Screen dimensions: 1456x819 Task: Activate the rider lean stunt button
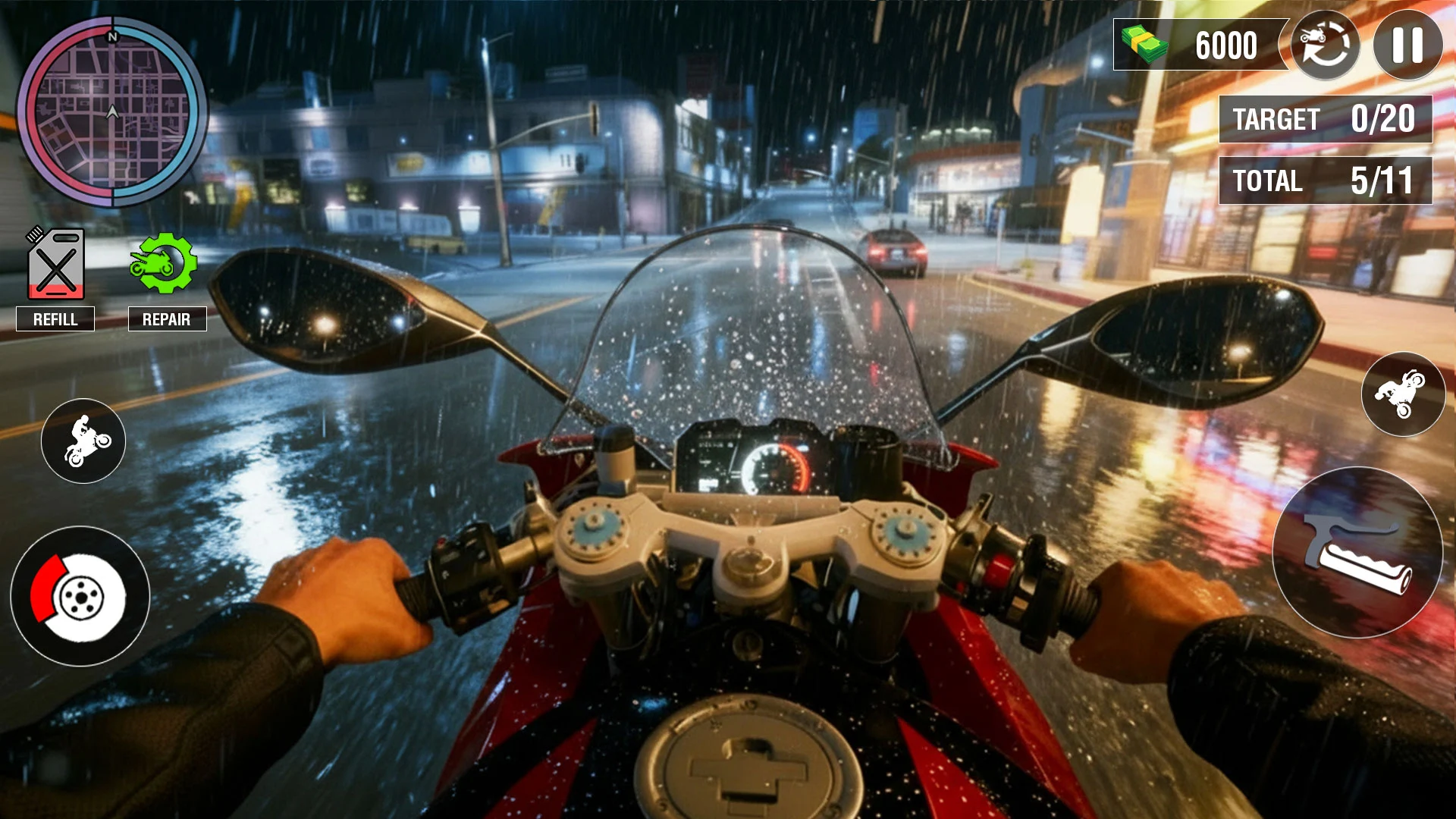click(x=1403, y=394)
